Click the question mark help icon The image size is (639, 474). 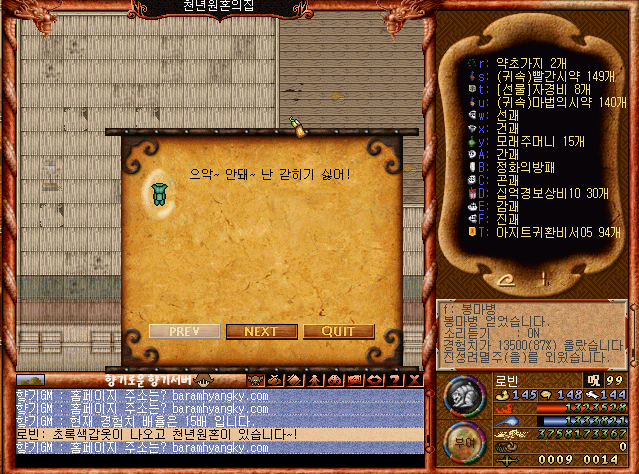[393, 380]
